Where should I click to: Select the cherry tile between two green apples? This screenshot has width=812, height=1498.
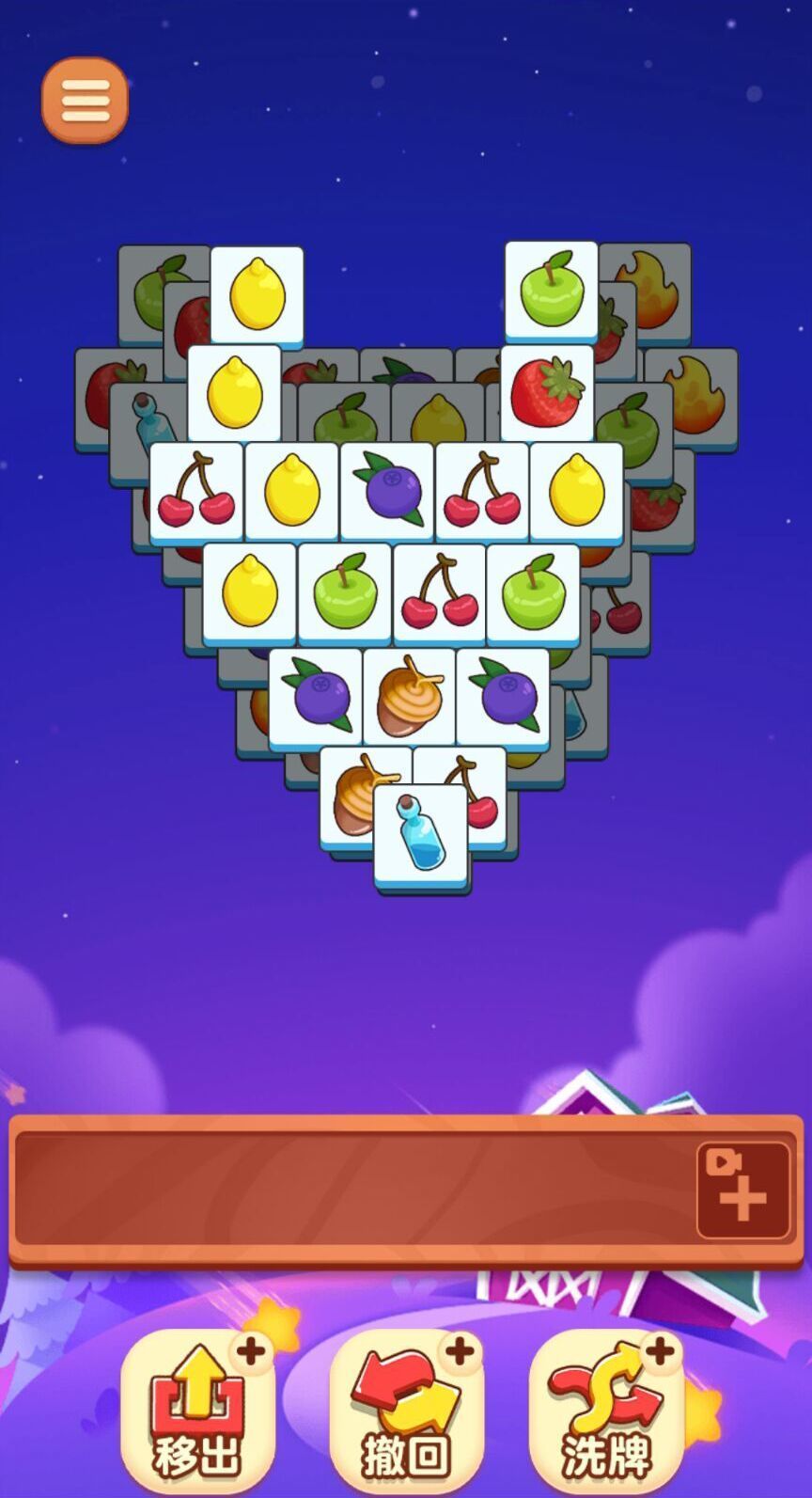point(439,592)
